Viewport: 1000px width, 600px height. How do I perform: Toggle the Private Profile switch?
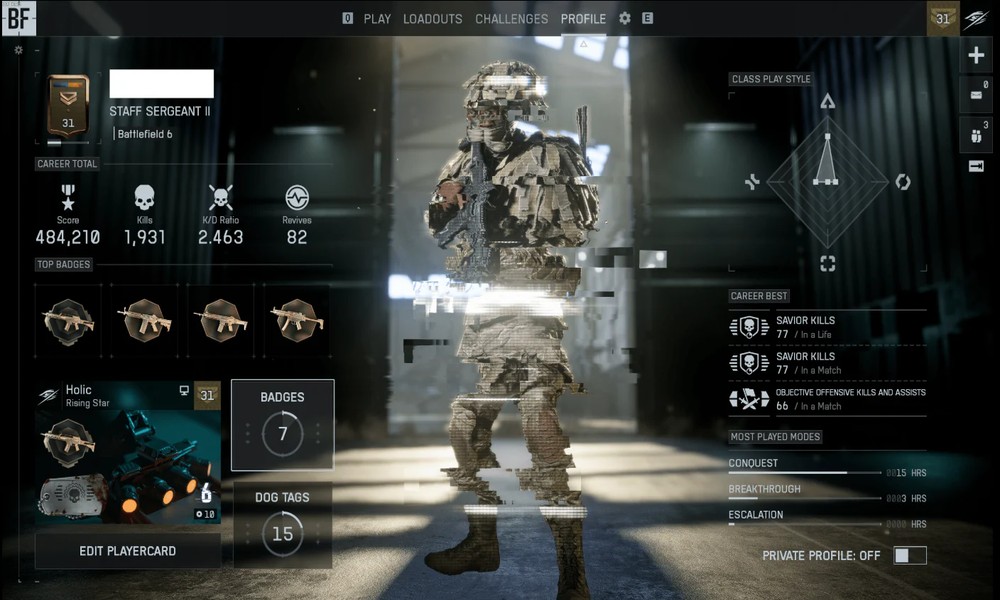[910, 555]
